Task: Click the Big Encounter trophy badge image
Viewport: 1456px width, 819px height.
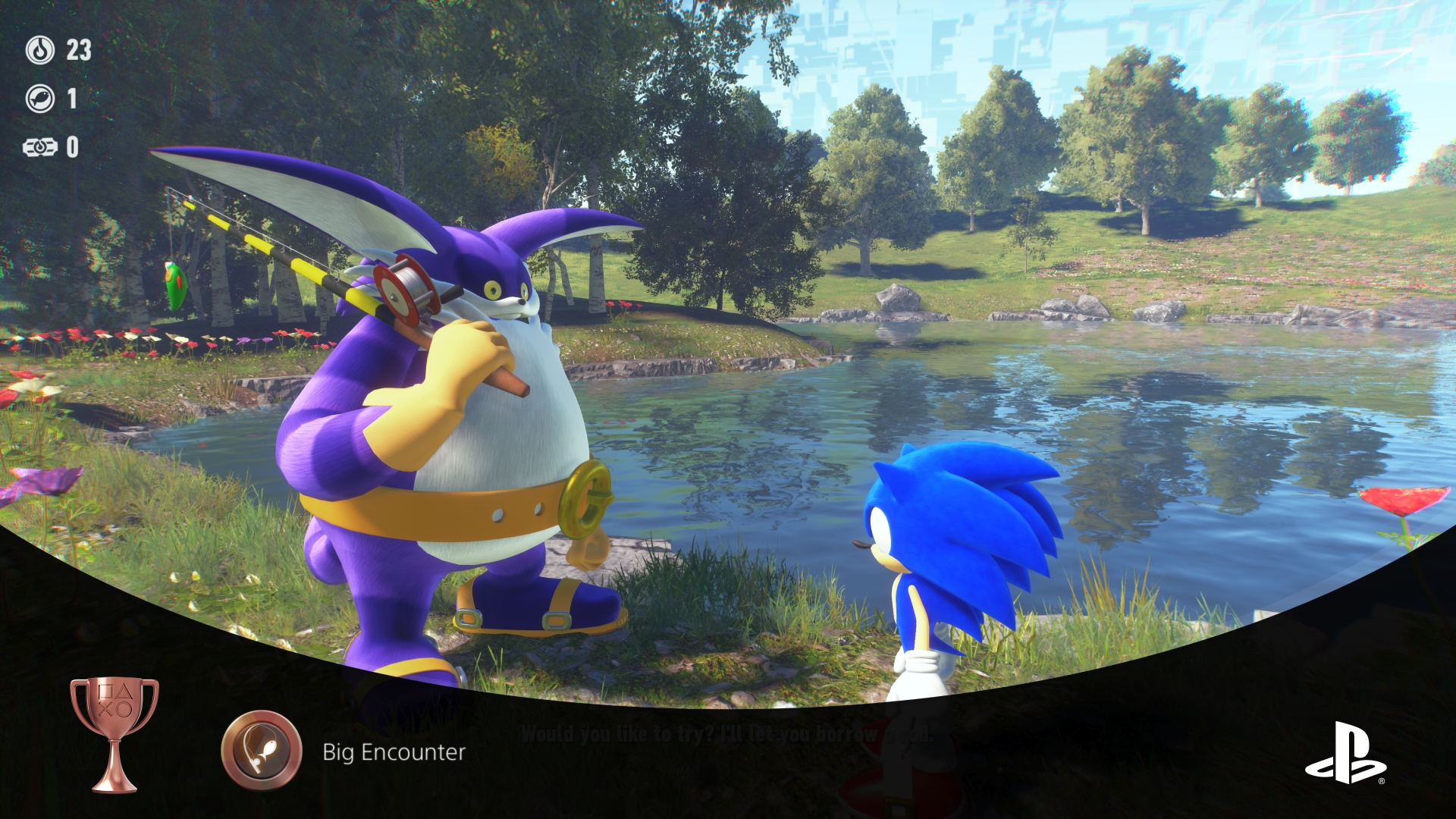Action: [262, 751]
